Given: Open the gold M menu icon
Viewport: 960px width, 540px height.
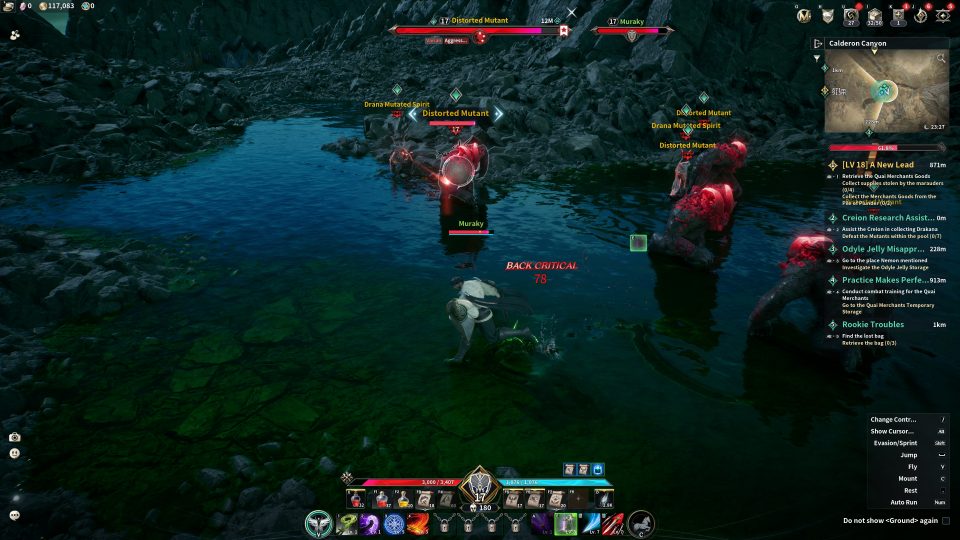Looking at the screenshot, I should [x=803, y=15].
